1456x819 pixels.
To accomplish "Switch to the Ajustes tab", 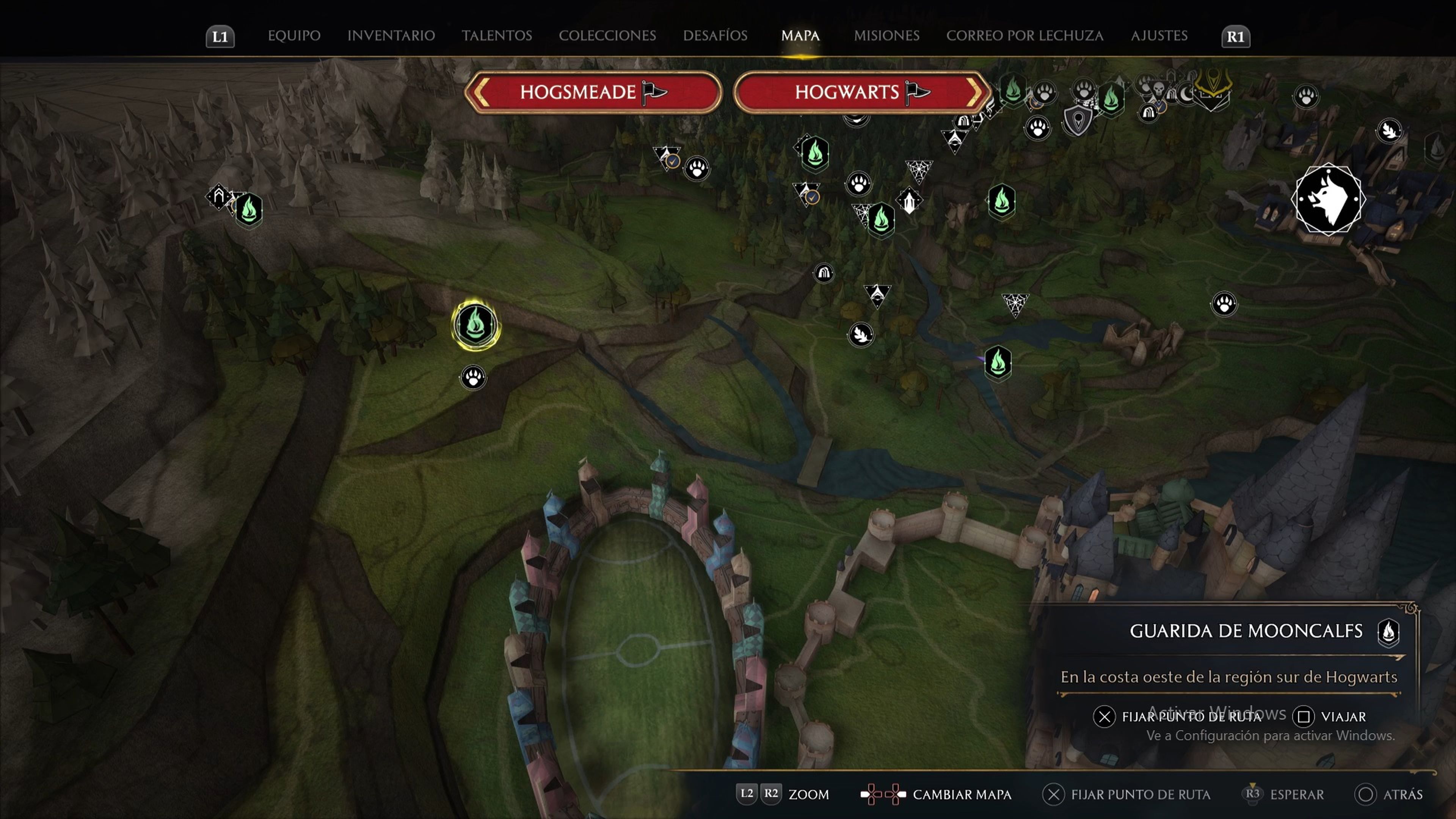I will 1159,36.
